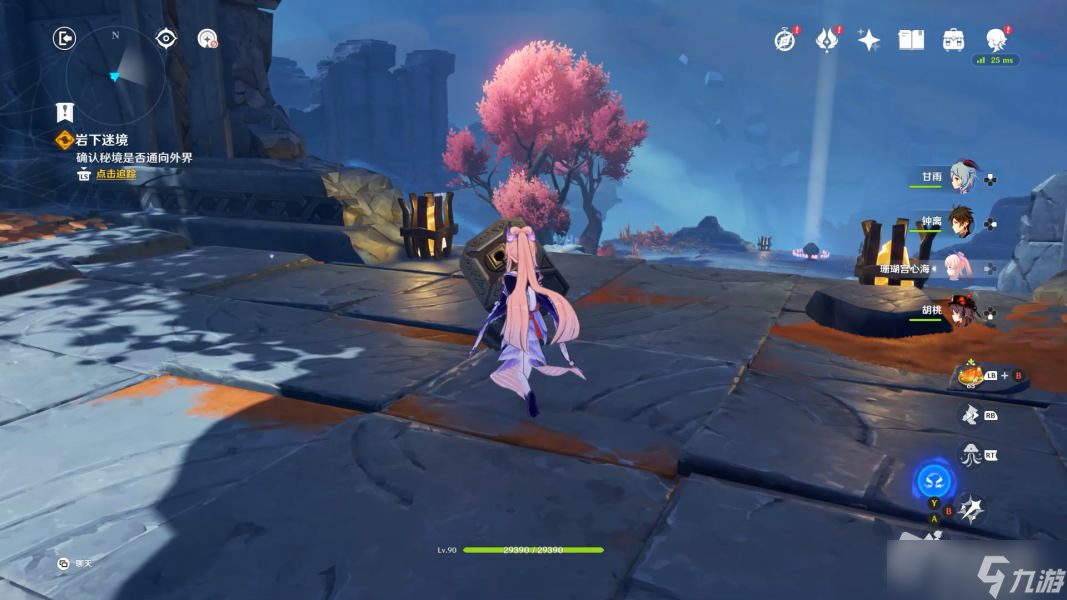Open the four-pointed star wish icon
This screenshot has width=1067, height=600.
868,40
